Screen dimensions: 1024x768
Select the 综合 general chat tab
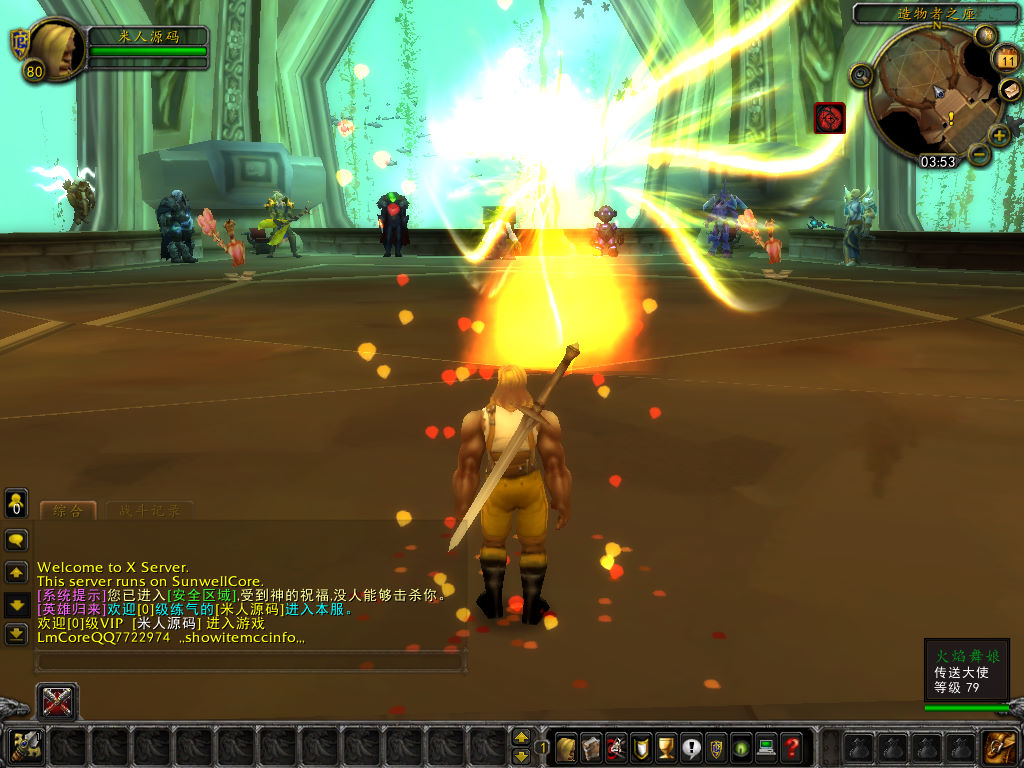68,511
